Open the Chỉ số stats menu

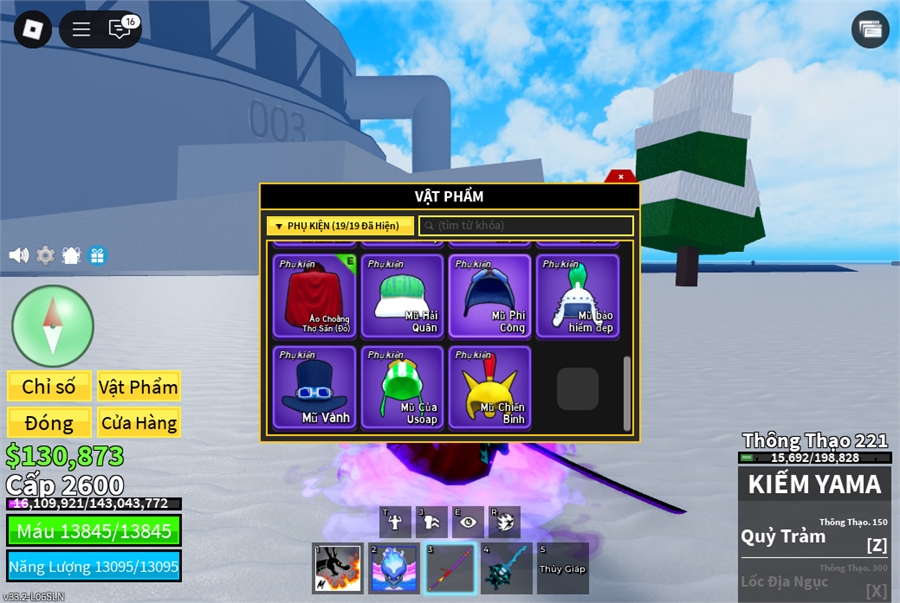(49, 387)
